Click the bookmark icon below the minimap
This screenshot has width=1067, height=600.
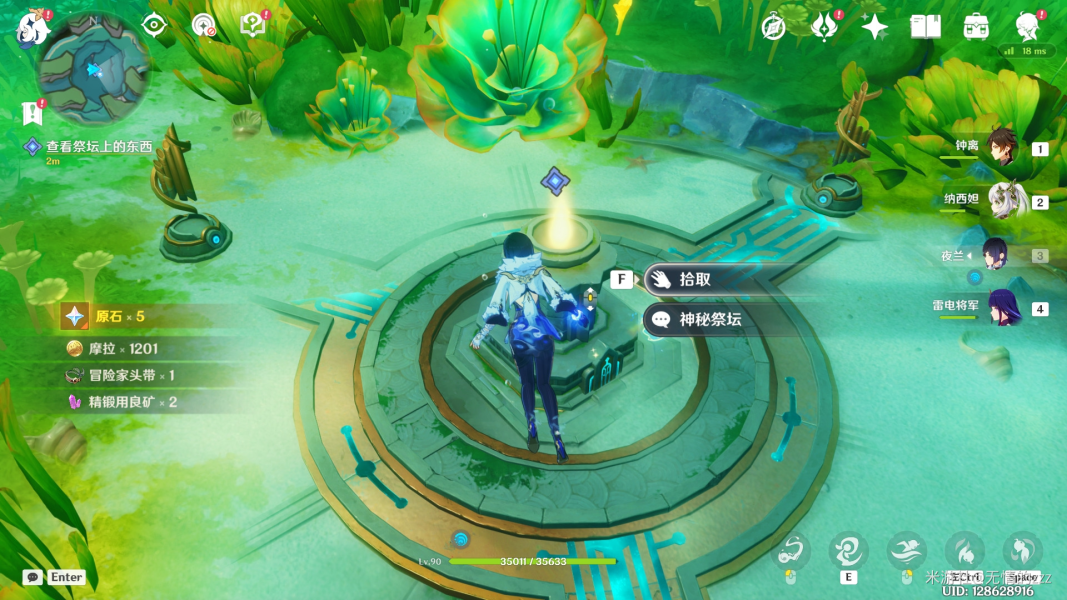pos(31,113)
